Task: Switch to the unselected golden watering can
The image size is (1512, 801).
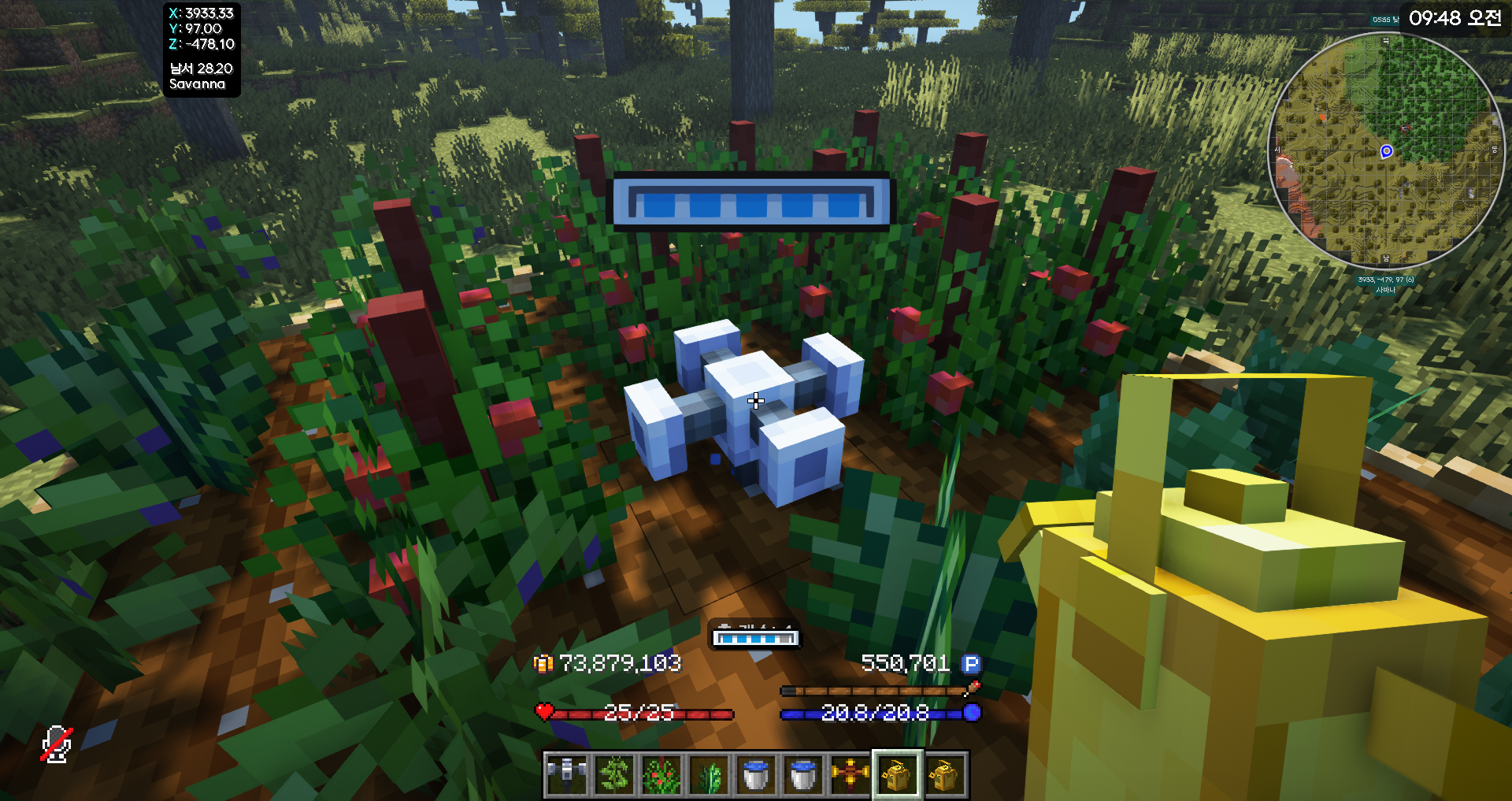Action: (x=945, y=774)
